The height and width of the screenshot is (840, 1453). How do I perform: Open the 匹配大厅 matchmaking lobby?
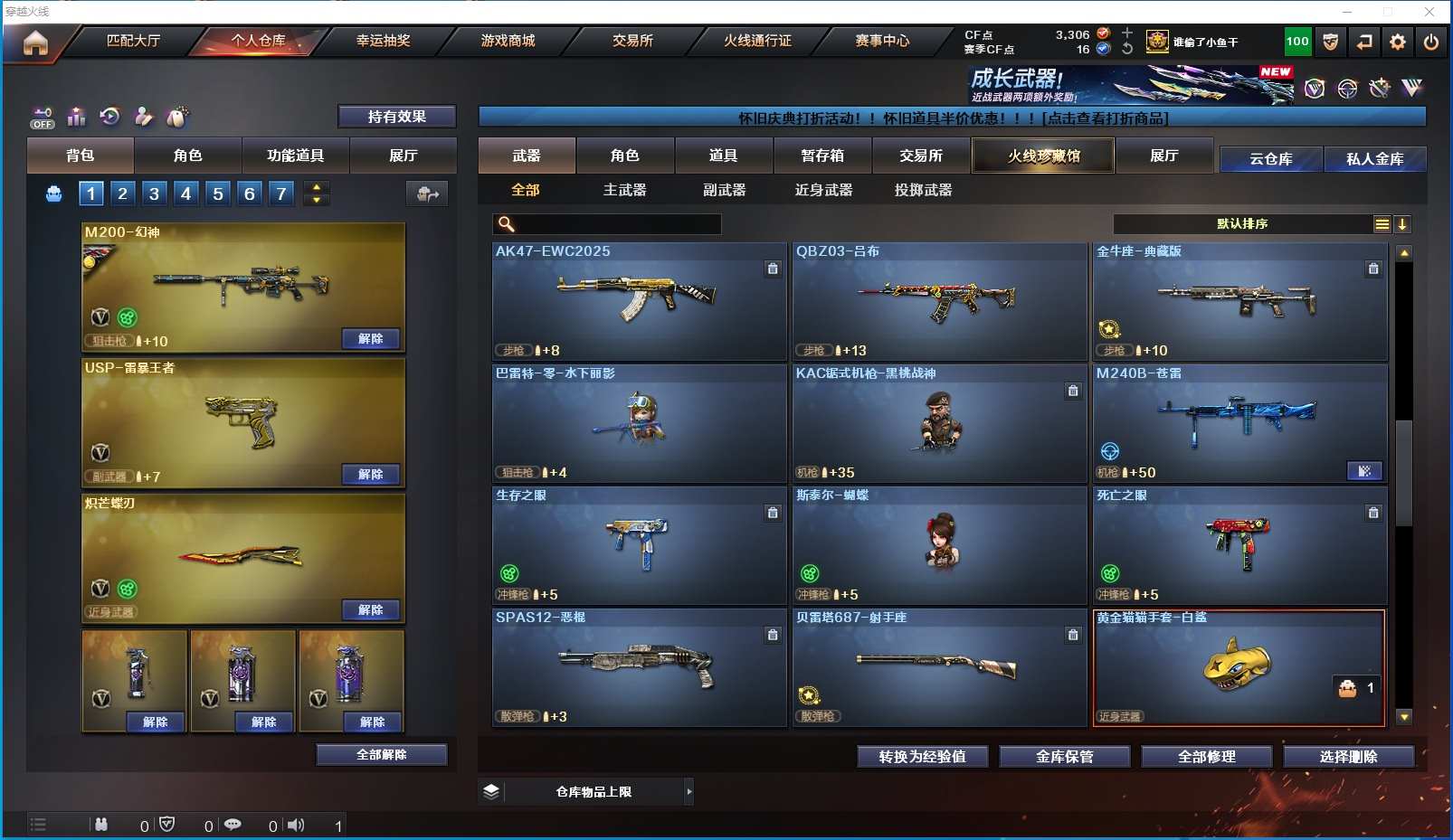tap(133, 41)
